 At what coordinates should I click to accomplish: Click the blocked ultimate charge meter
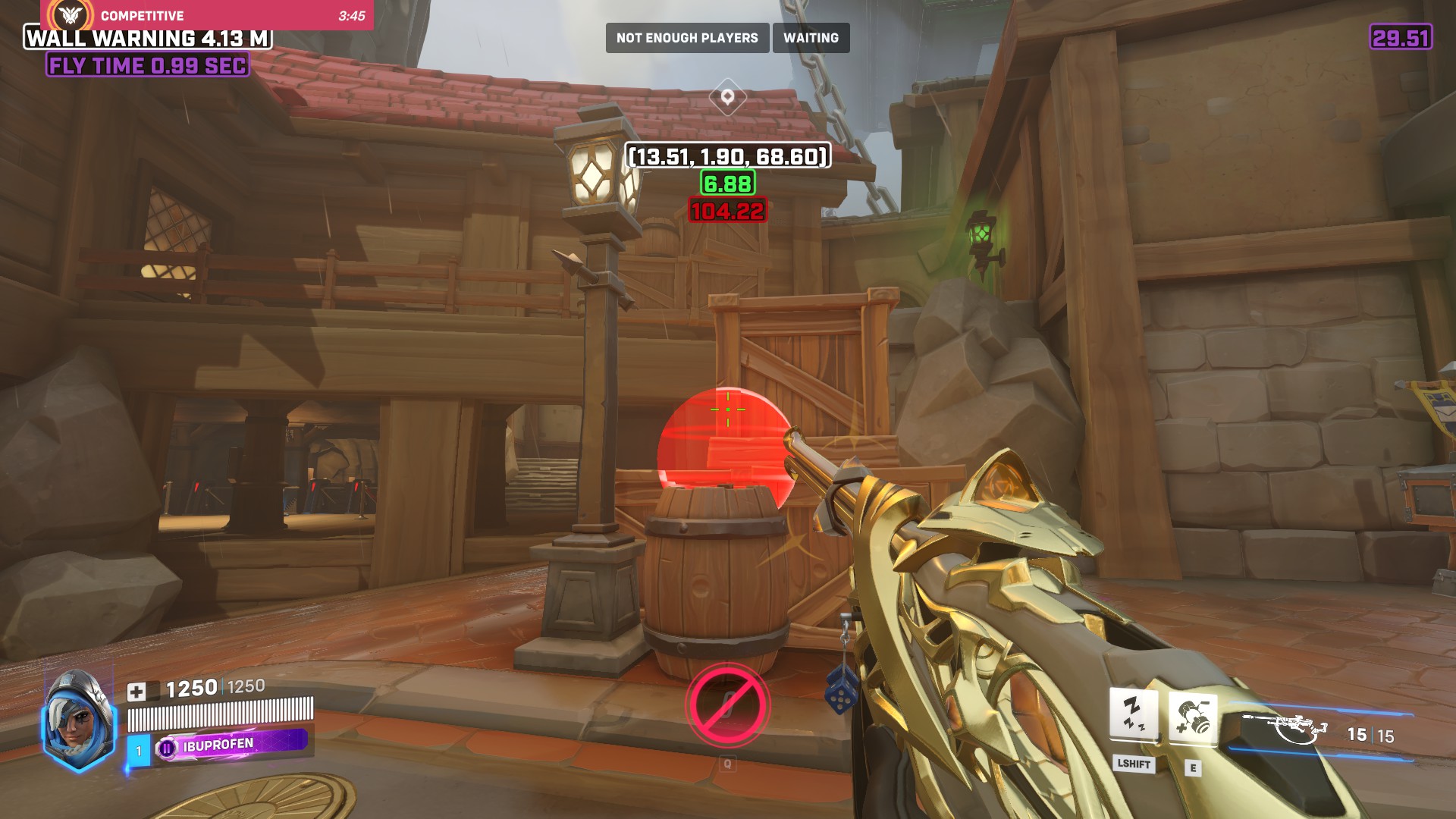(x=727, y=705)
